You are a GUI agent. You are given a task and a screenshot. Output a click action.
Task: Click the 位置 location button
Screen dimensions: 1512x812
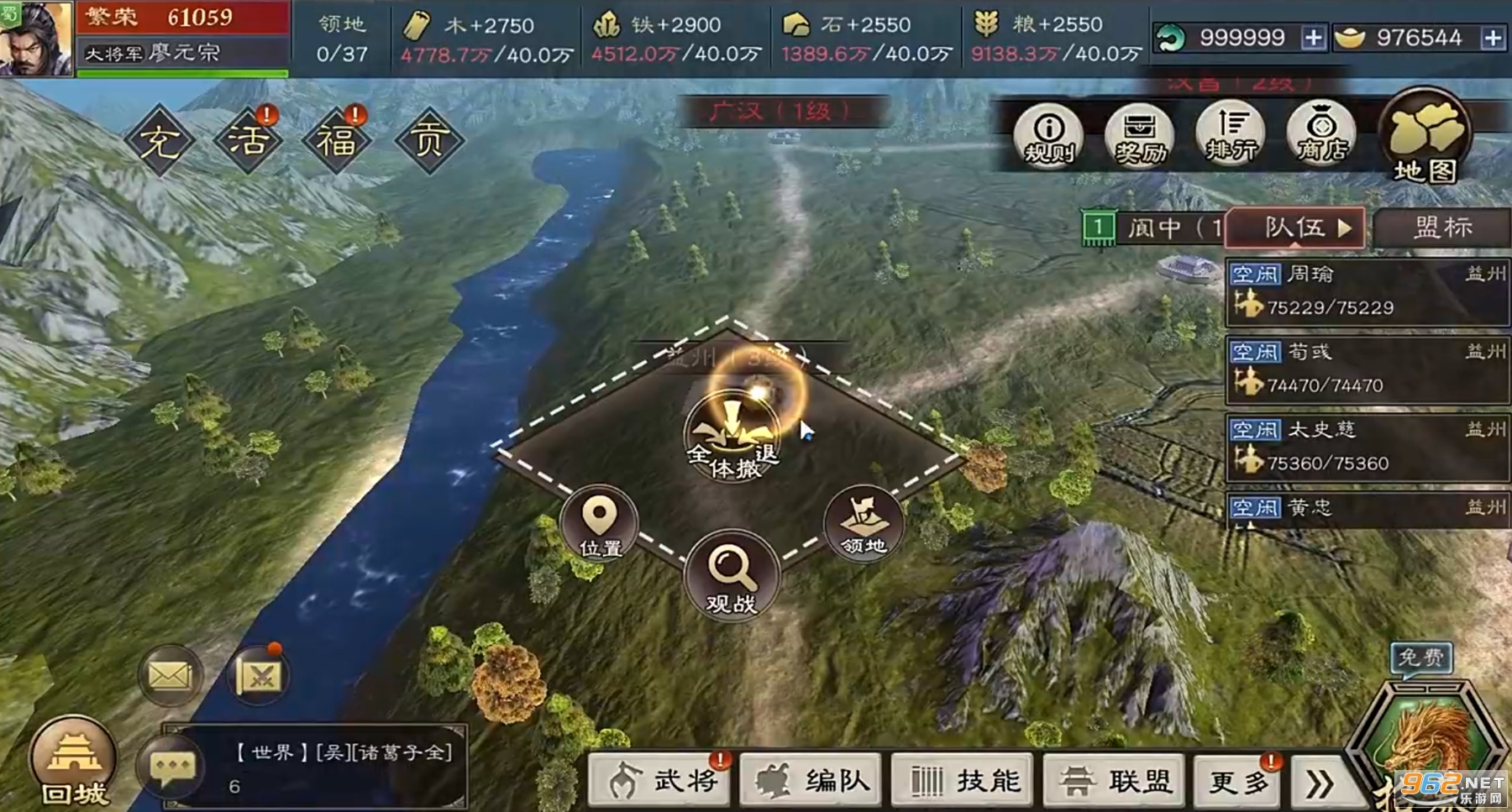click(x=600, y=525)
